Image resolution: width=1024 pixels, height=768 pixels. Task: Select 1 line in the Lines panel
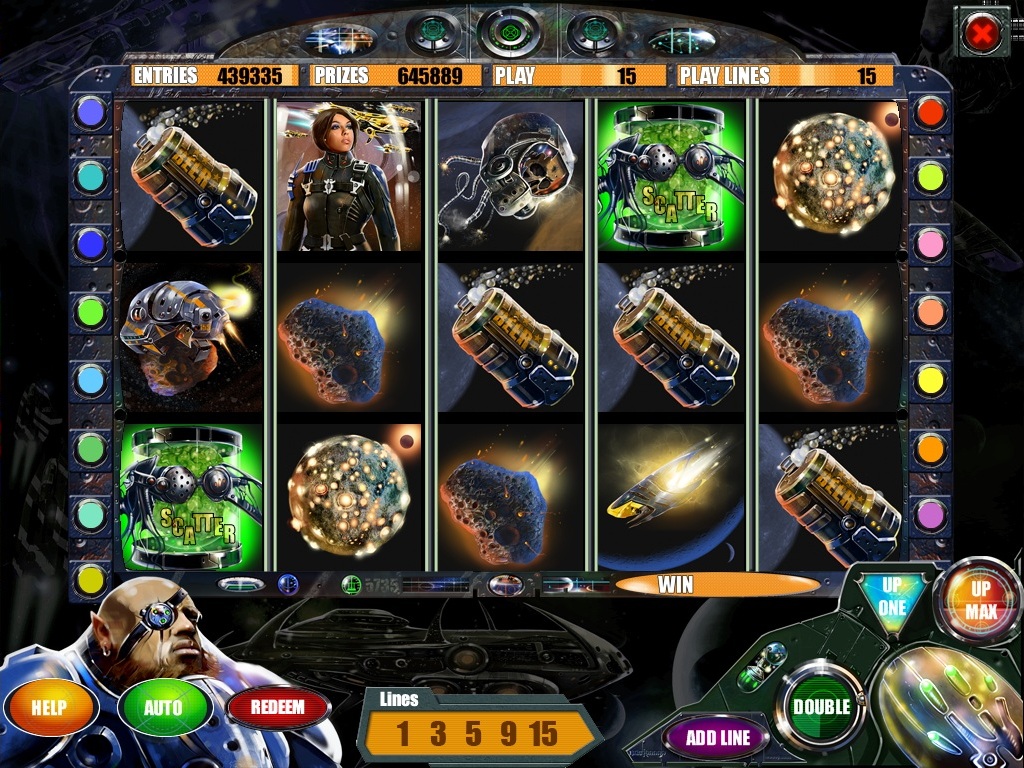403,734
